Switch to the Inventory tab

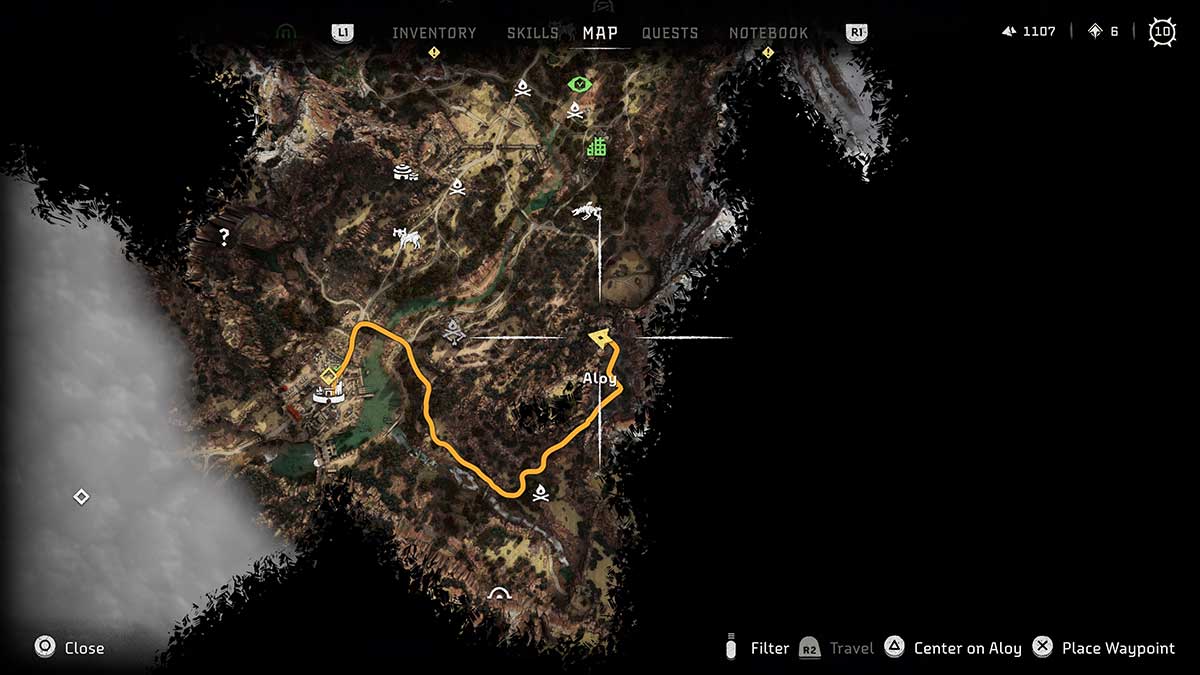coord(434,33)
